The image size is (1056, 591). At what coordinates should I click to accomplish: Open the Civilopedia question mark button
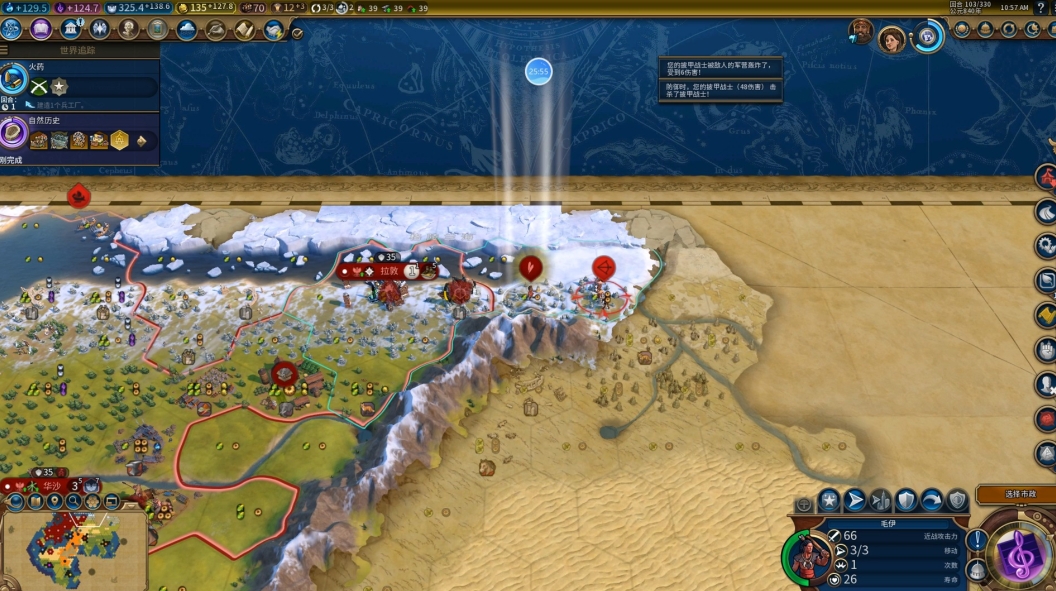pyautogui.click(x=1040, y=8)
